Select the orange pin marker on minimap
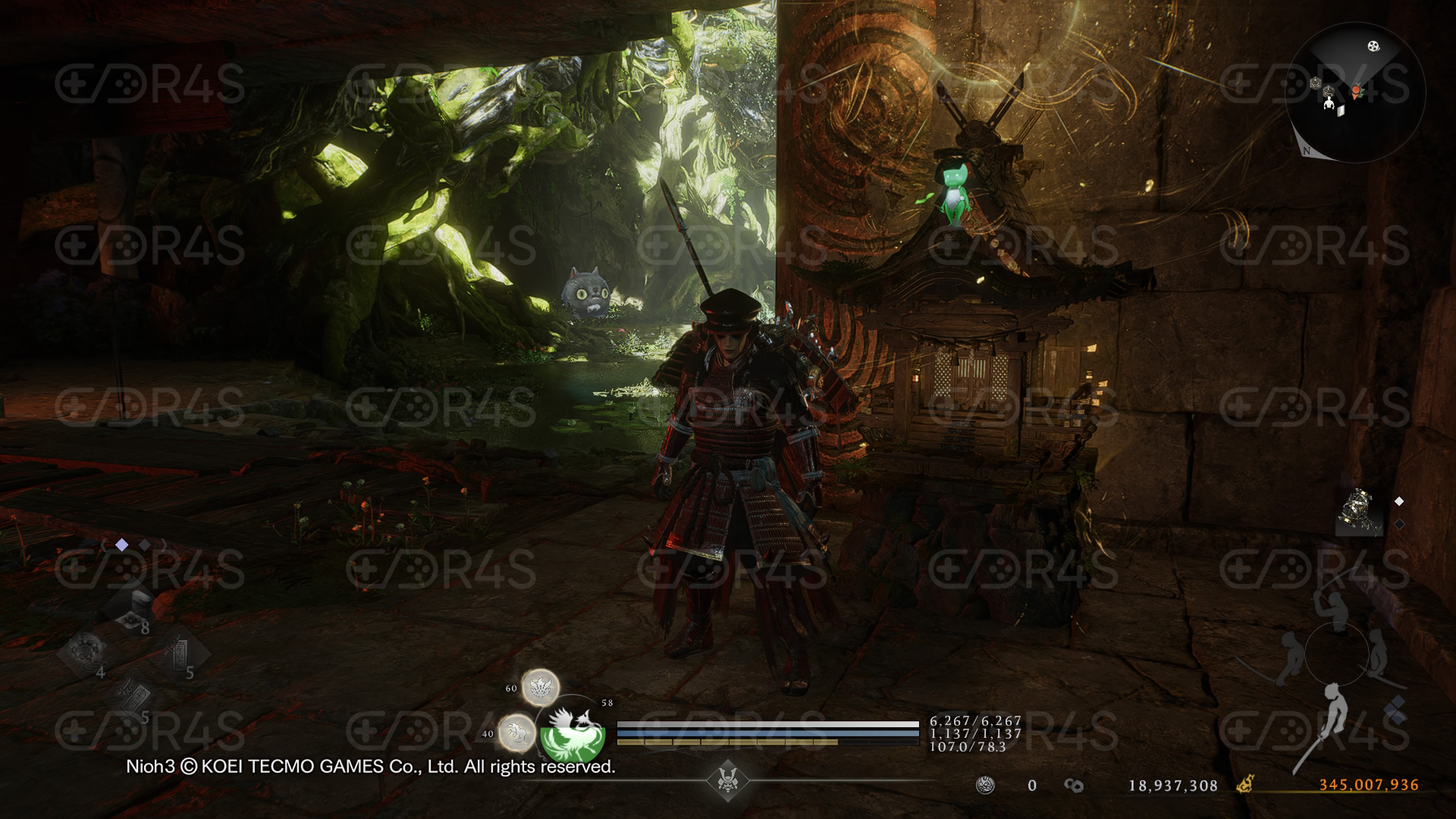 point(1356,91)
